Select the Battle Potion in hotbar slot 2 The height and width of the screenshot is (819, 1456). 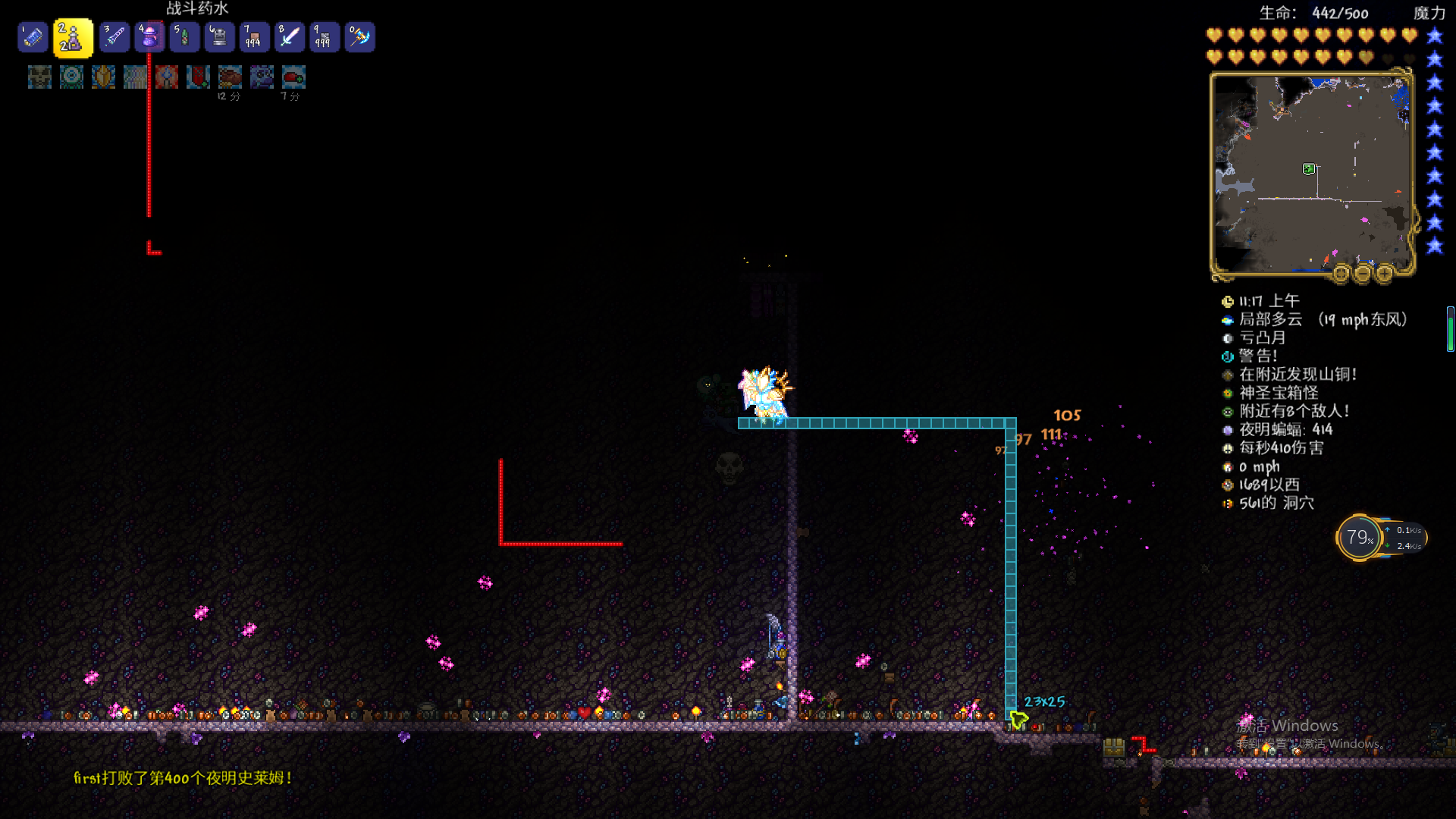coord(73,38)
